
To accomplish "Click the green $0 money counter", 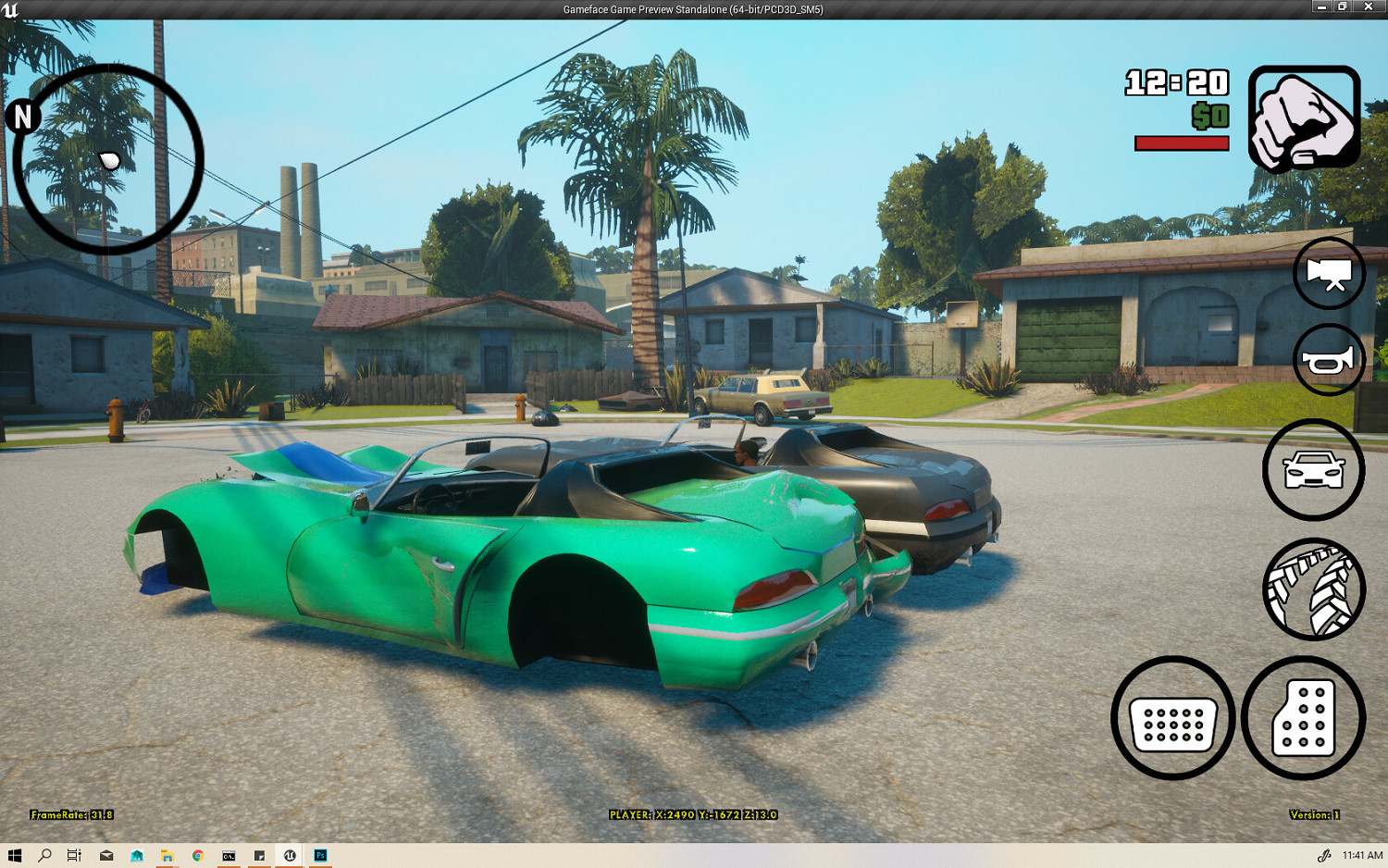I will (x=1208, y=117).
